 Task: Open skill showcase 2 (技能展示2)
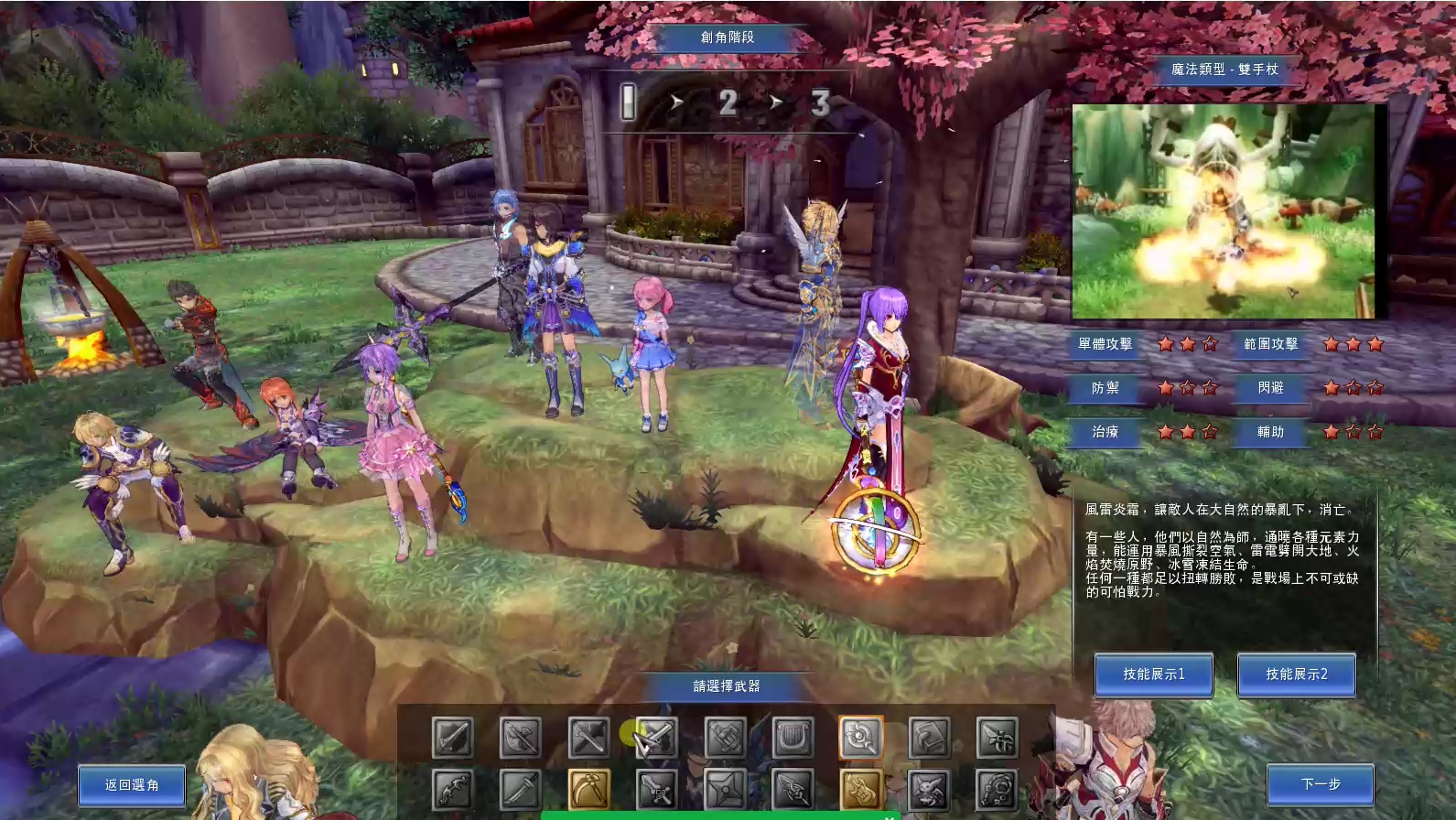coord(1296,674)
